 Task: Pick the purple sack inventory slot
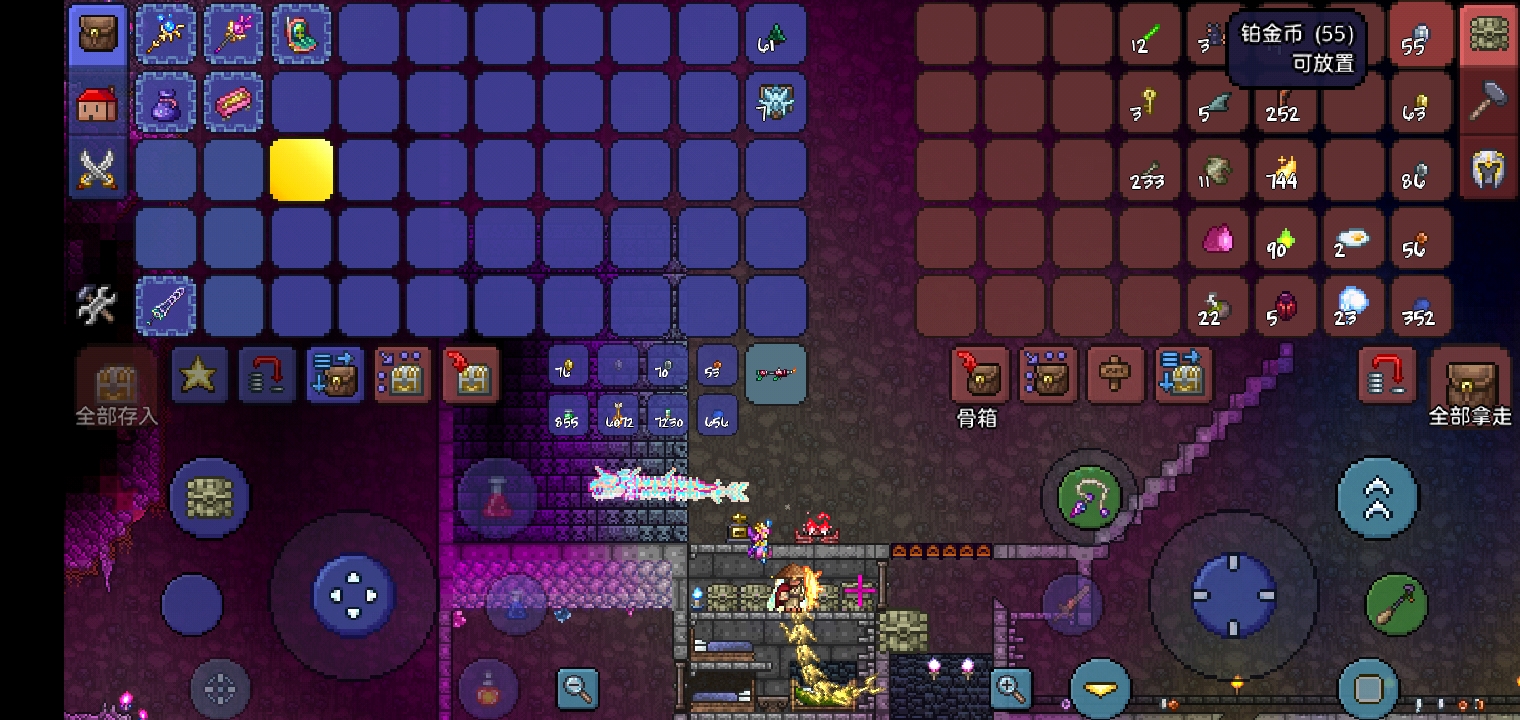click(165, 103)
